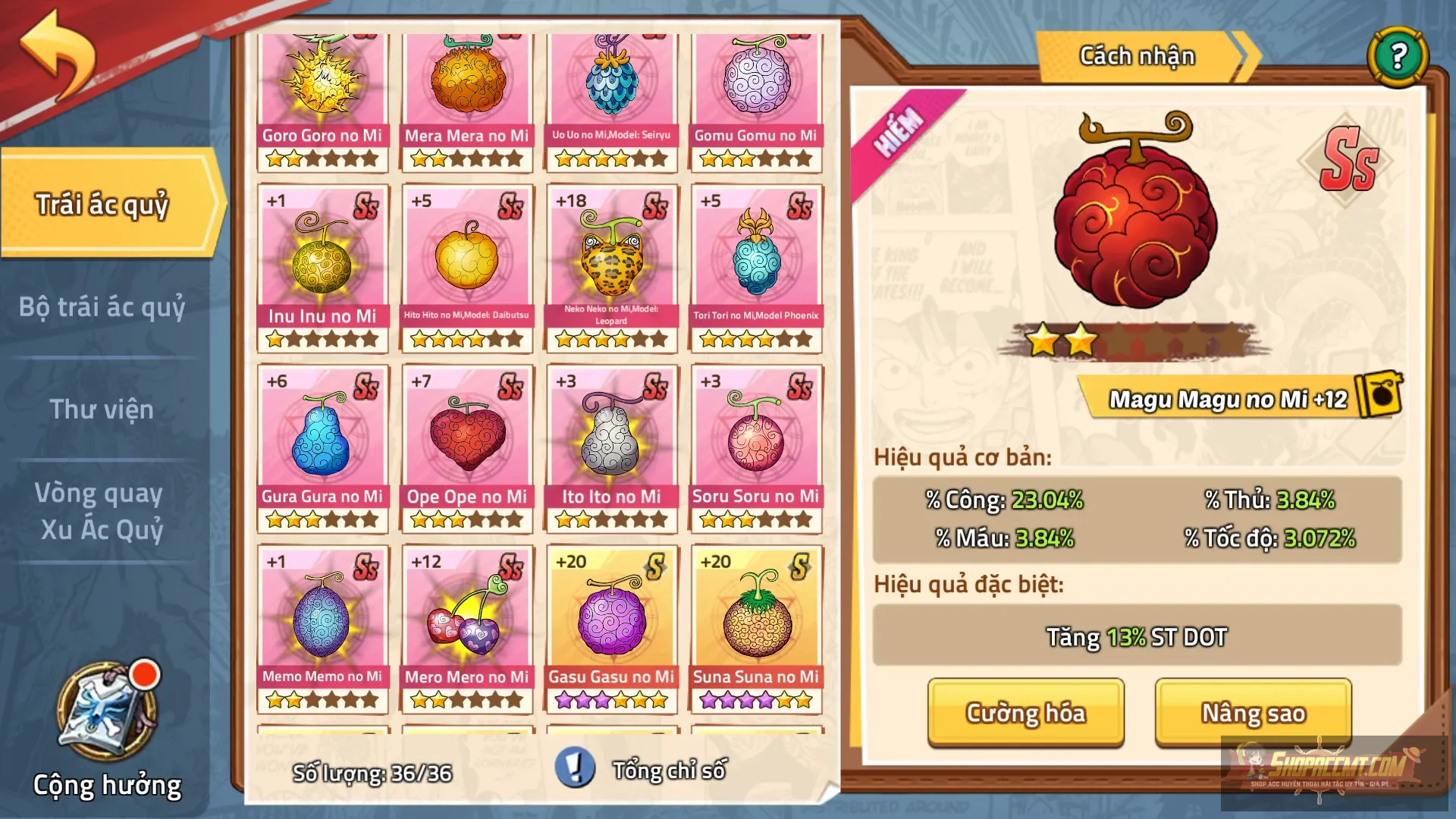Select the Suna Suna no Mi fruit

(756, 622)
